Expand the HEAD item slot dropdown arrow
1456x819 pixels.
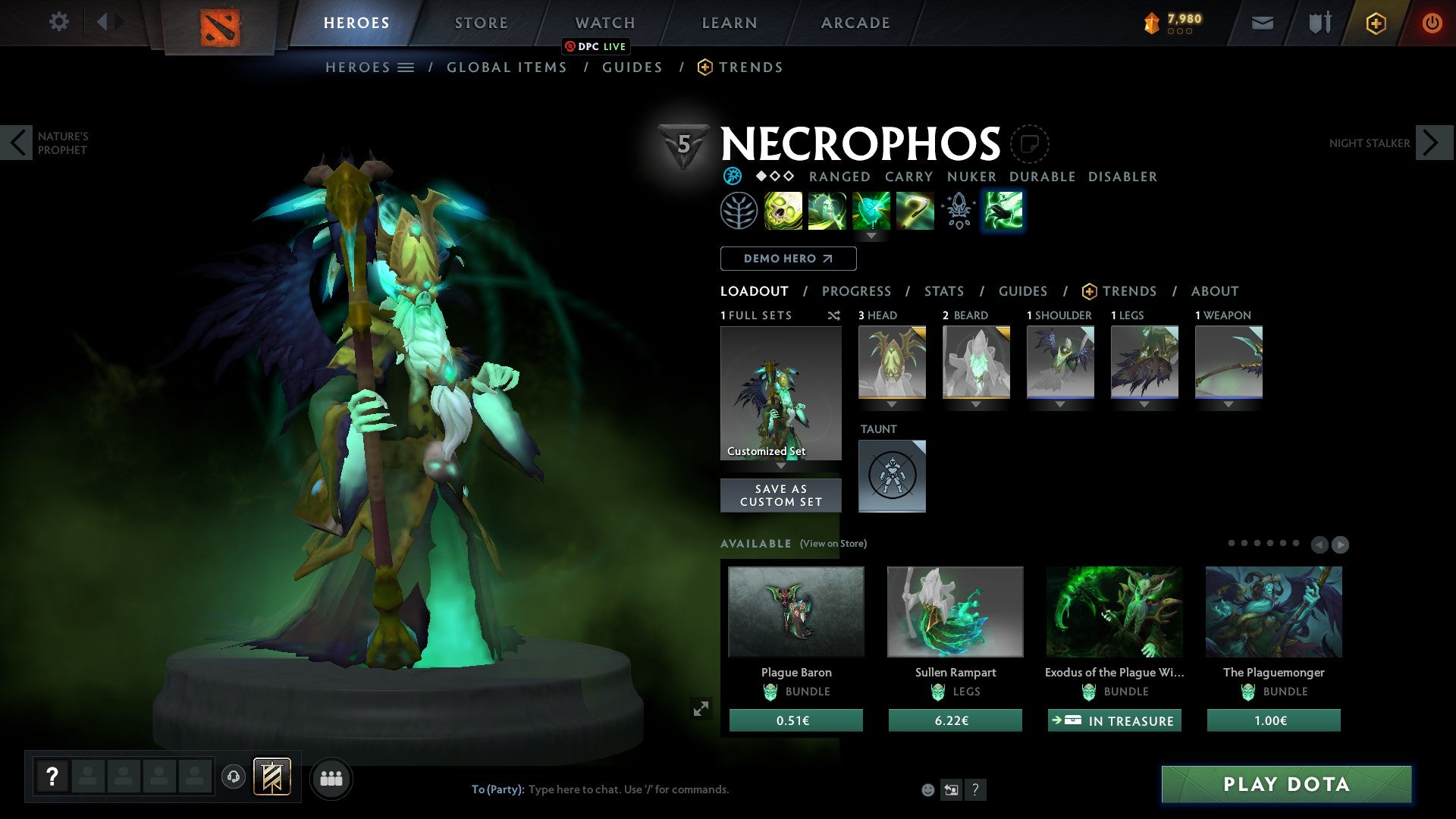coord(892,404)
